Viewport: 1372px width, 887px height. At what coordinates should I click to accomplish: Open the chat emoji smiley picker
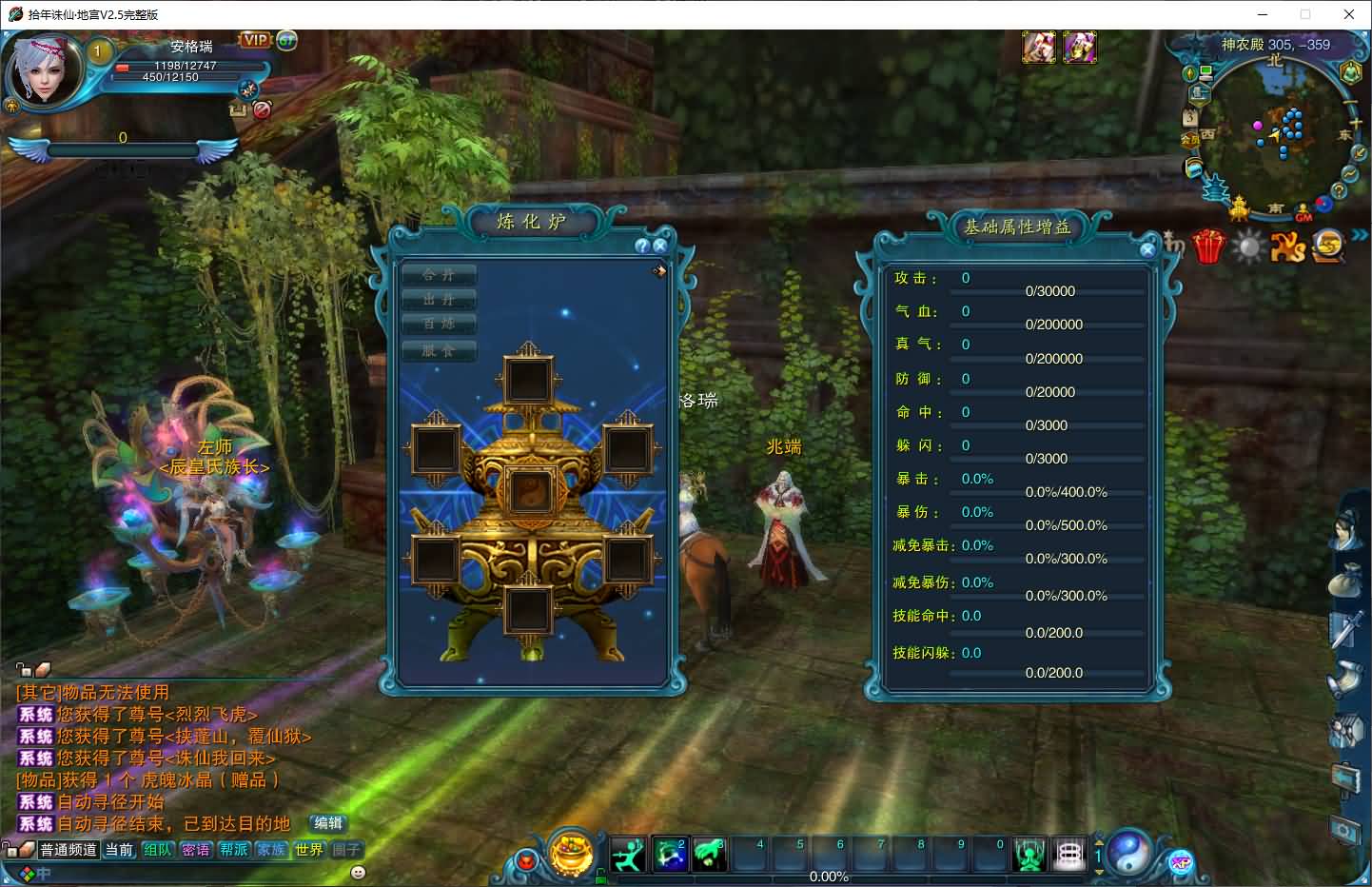coord(358,872)
